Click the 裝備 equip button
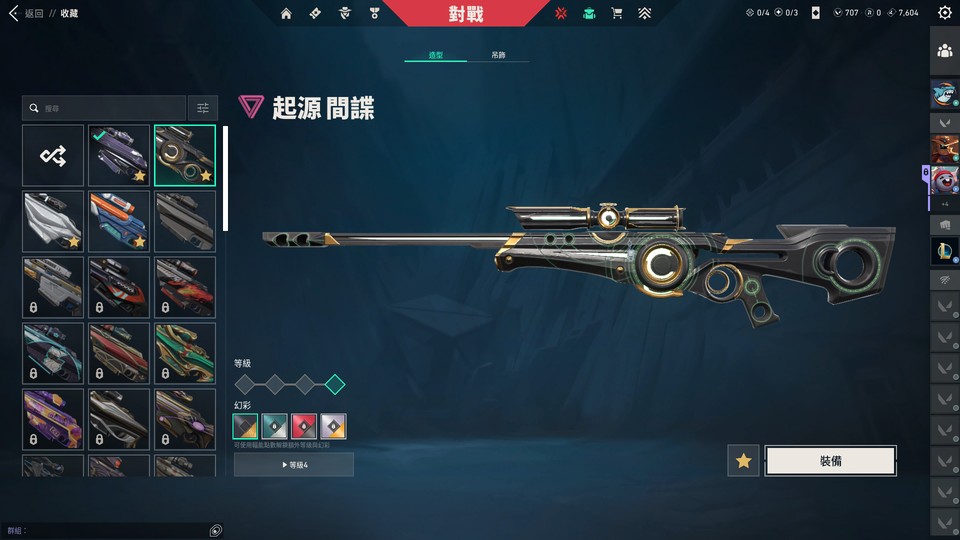Viewport: 960px width, 540px height. (x=830, y=461)
